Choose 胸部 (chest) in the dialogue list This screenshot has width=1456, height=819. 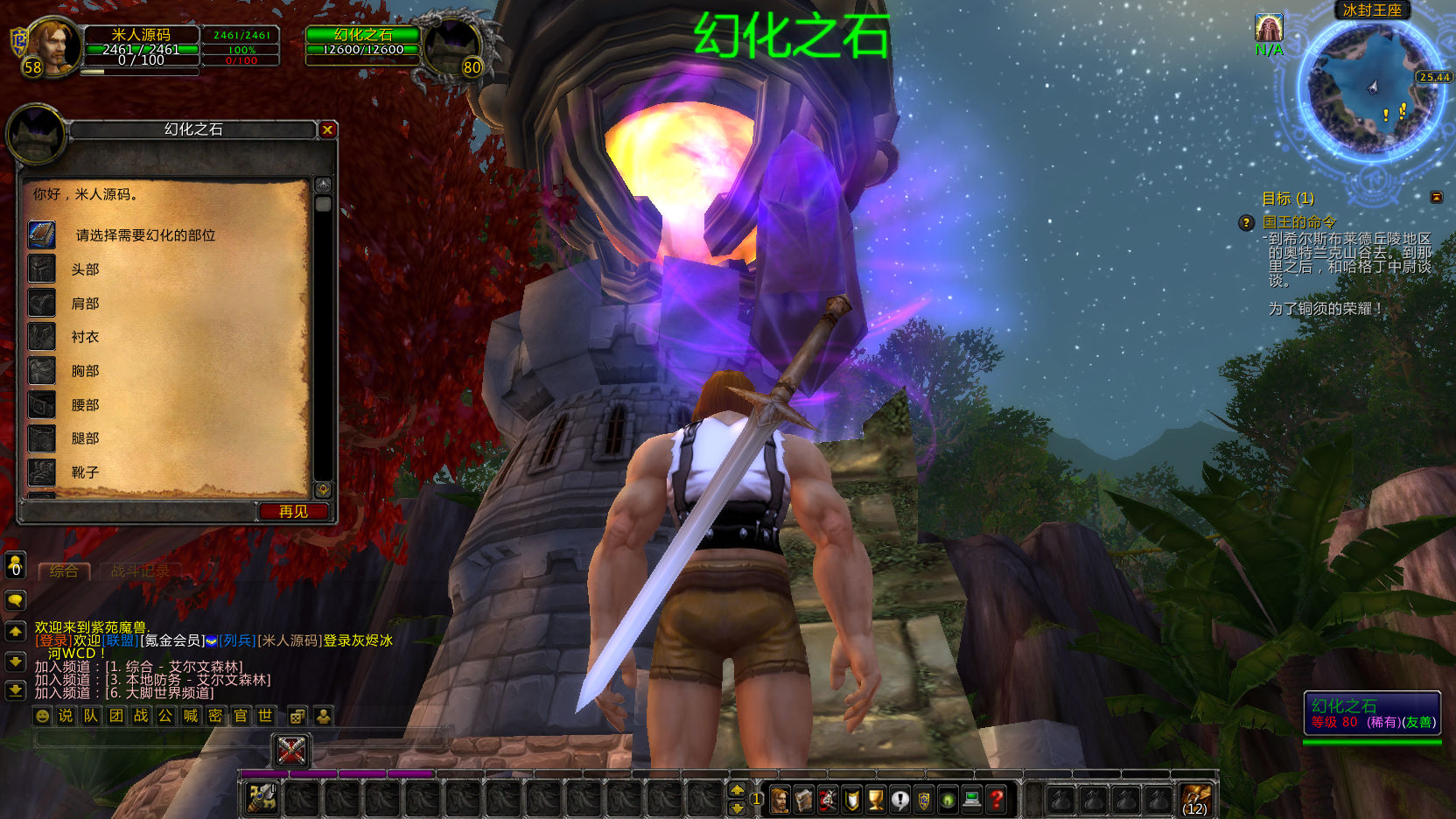tap(85, 371)
